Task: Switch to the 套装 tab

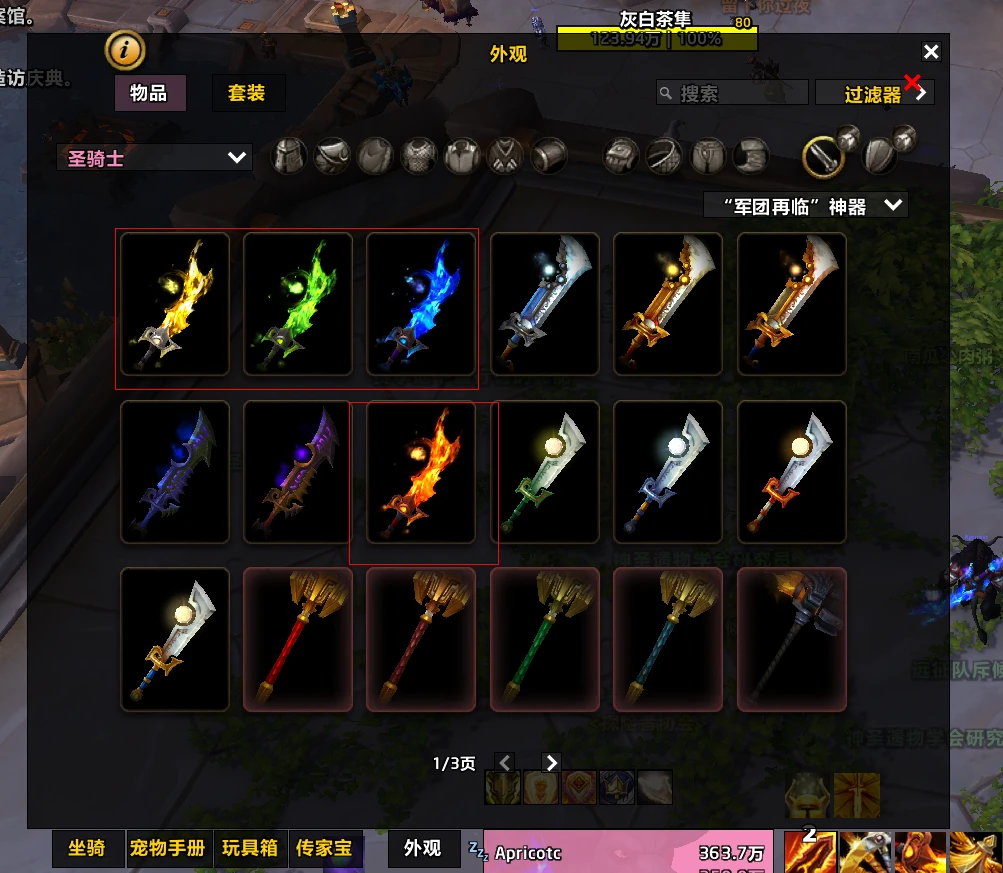Action: (x=247, y=94)
